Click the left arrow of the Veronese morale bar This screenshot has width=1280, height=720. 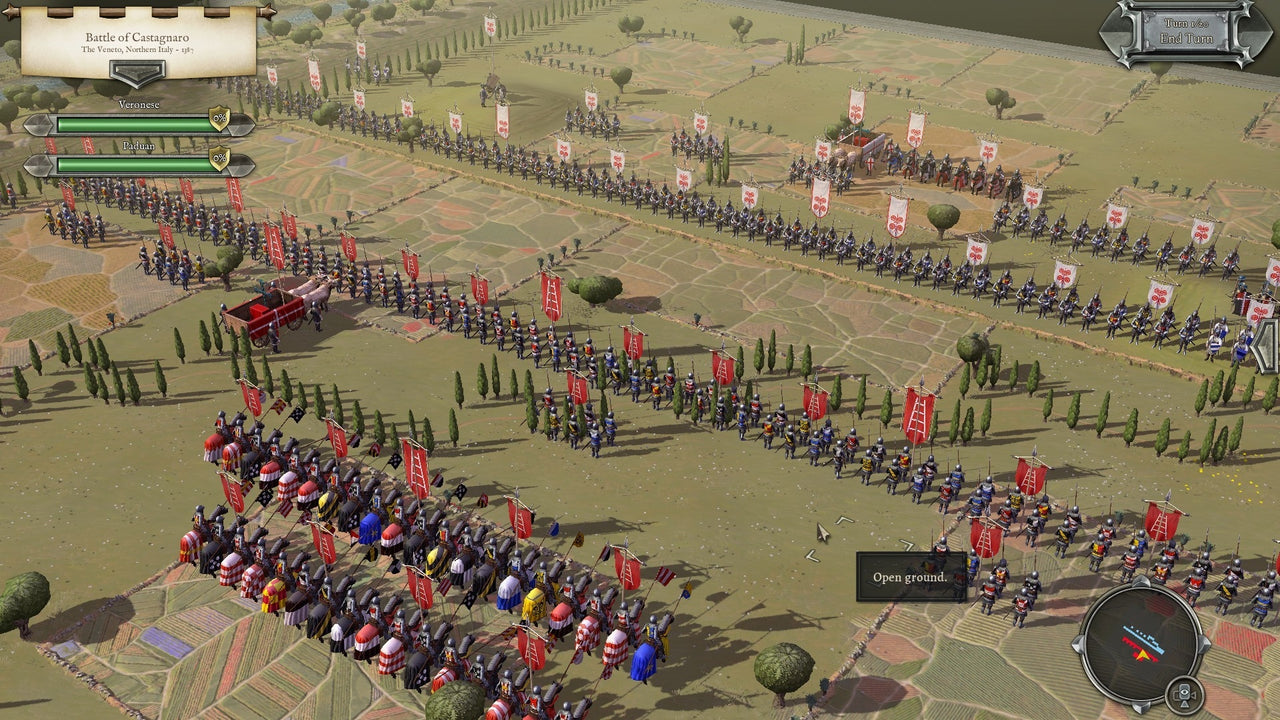click(x=38, y=123)
